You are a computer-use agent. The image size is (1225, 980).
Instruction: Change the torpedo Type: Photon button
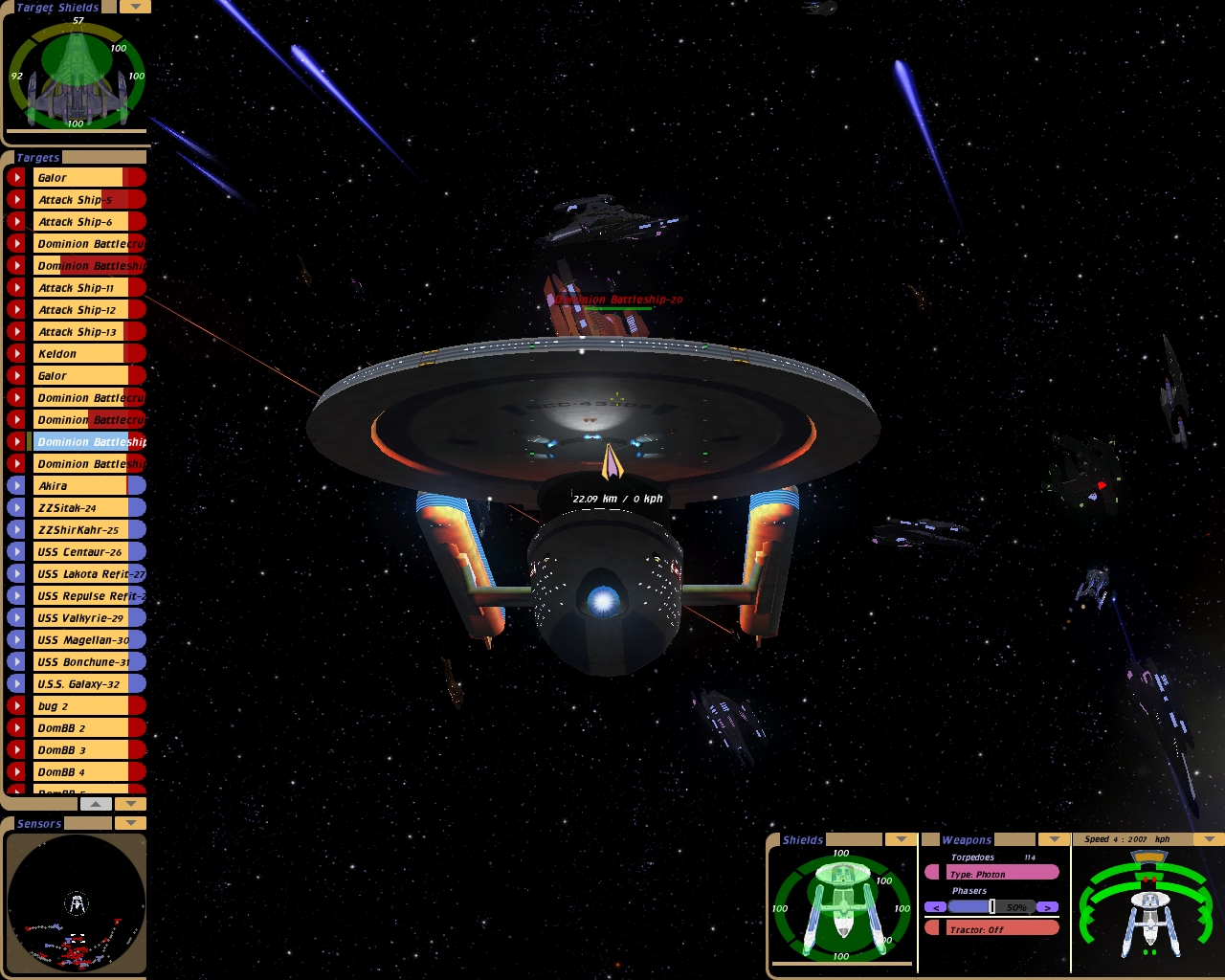(x=1001, y=874)
